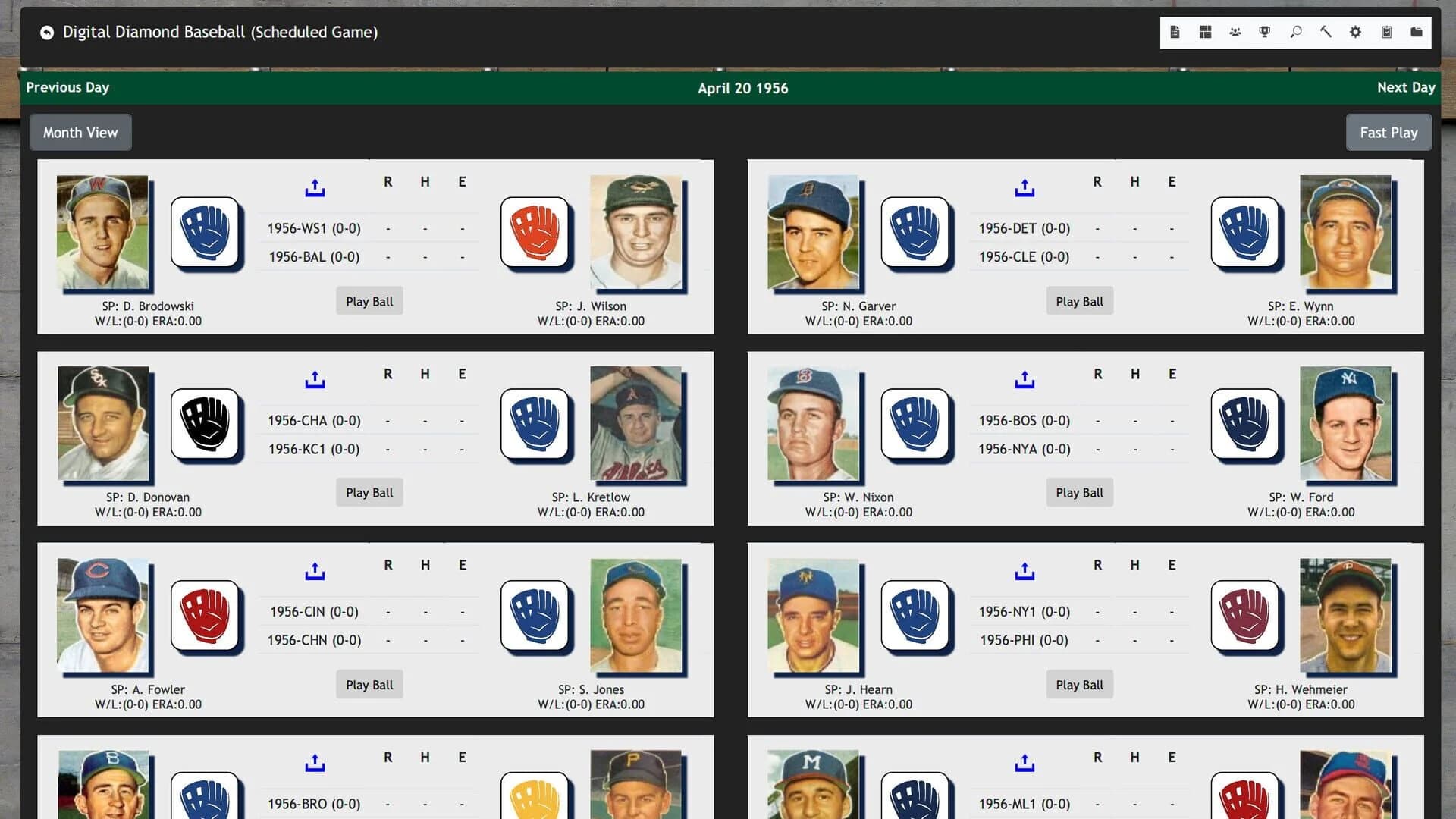Open the teams roster people icon
The image size is (1456, 819).
(x=1235, y=32)
